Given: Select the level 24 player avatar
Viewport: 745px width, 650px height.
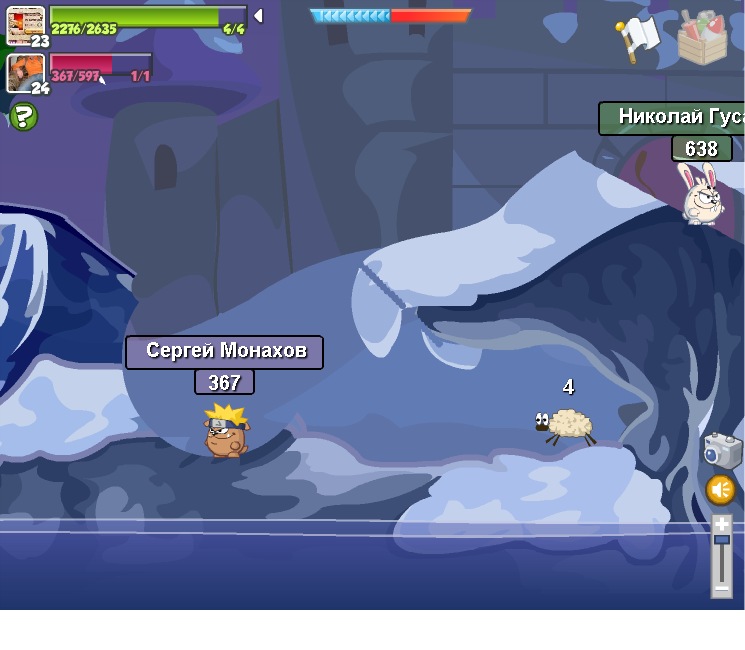Looking at the screenshot, I should [x=25, y=73].
